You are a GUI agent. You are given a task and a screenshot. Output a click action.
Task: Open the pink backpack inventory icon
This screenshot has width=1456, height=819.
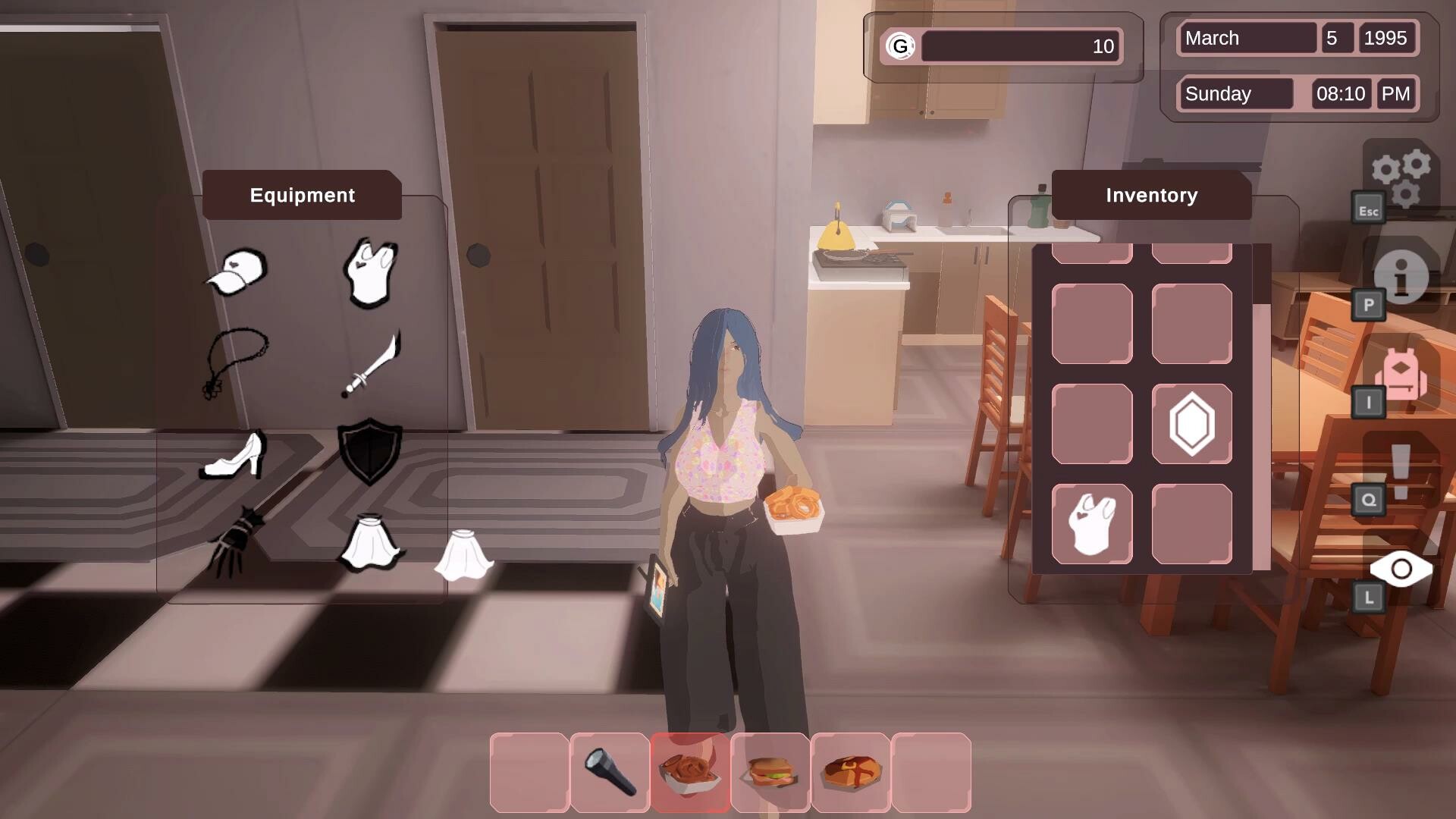pos(1404,375)
